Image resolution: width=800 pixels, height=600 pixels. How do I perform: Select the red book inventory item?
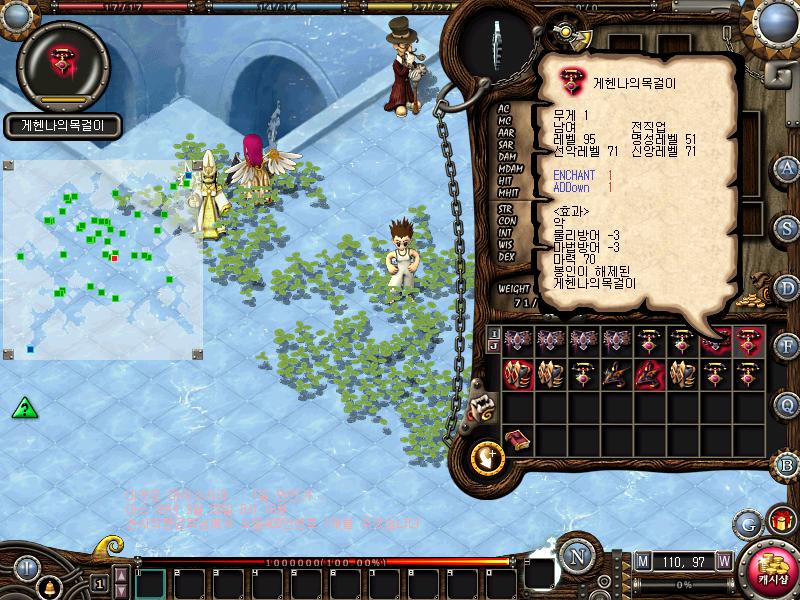click(x=517, y=440)
